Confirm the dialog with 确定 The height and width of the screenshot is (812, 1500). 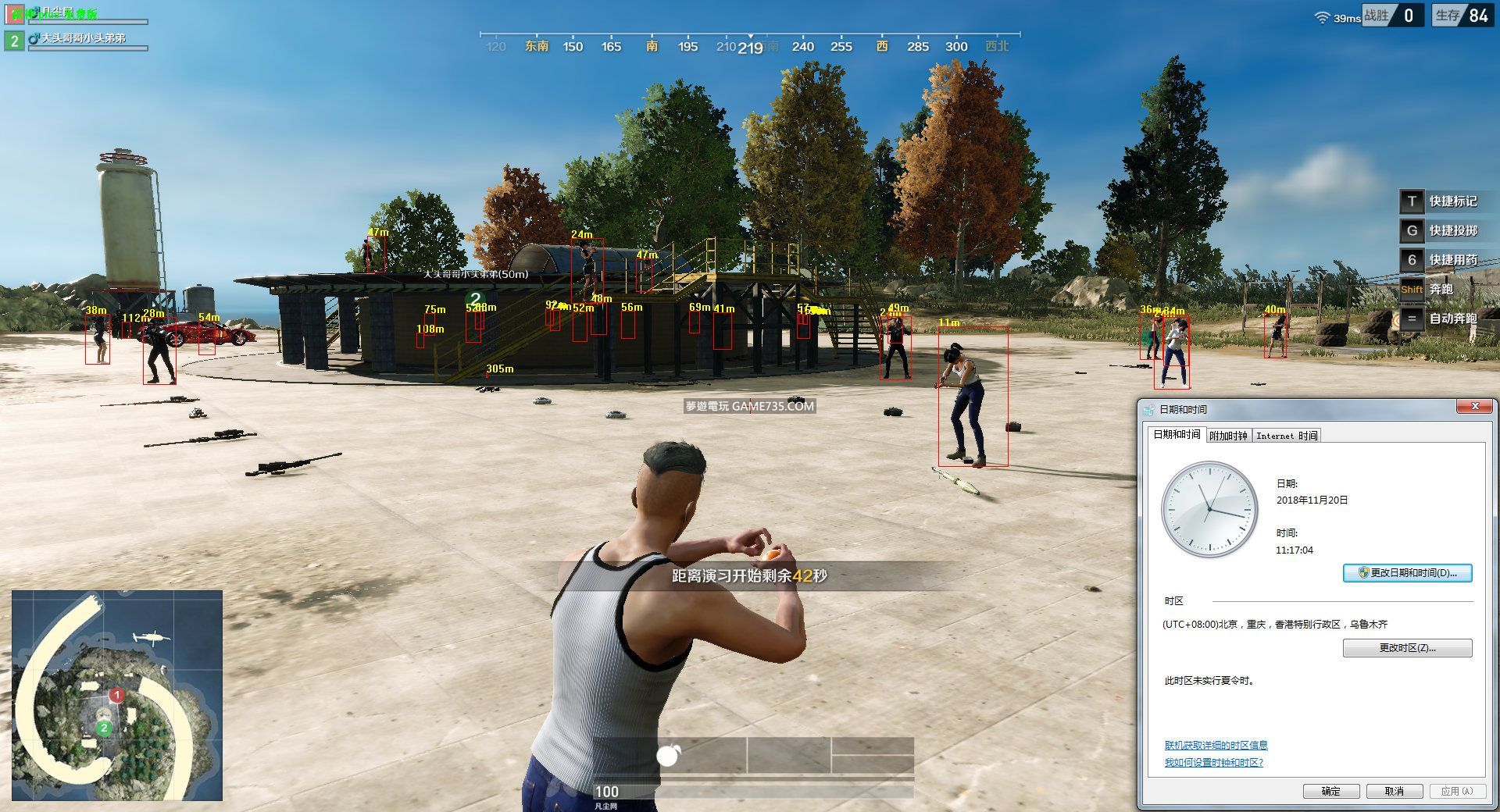pos(1330,791)
